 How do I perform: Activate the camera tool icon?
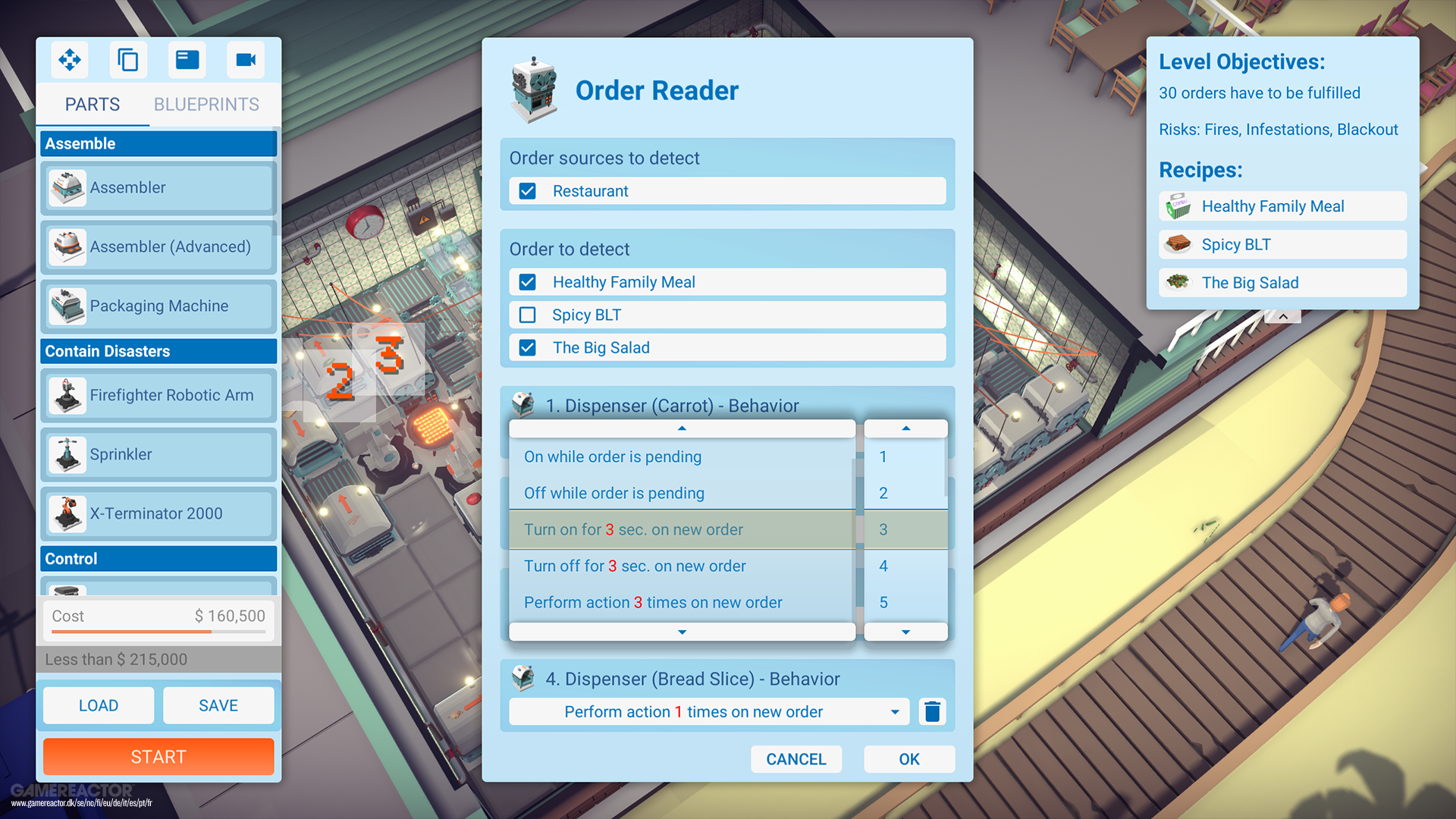point(246,60)
